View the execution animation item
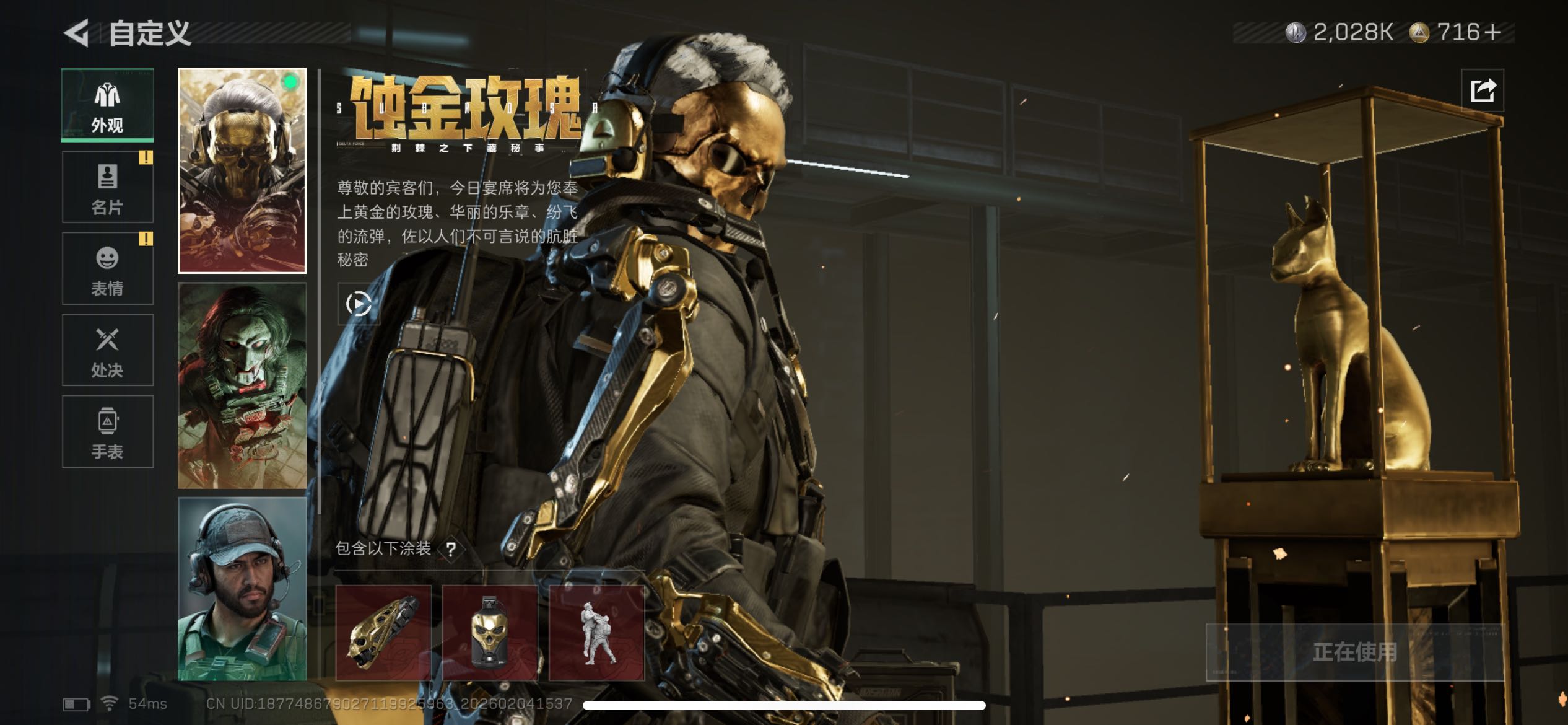 click(596, 633)
